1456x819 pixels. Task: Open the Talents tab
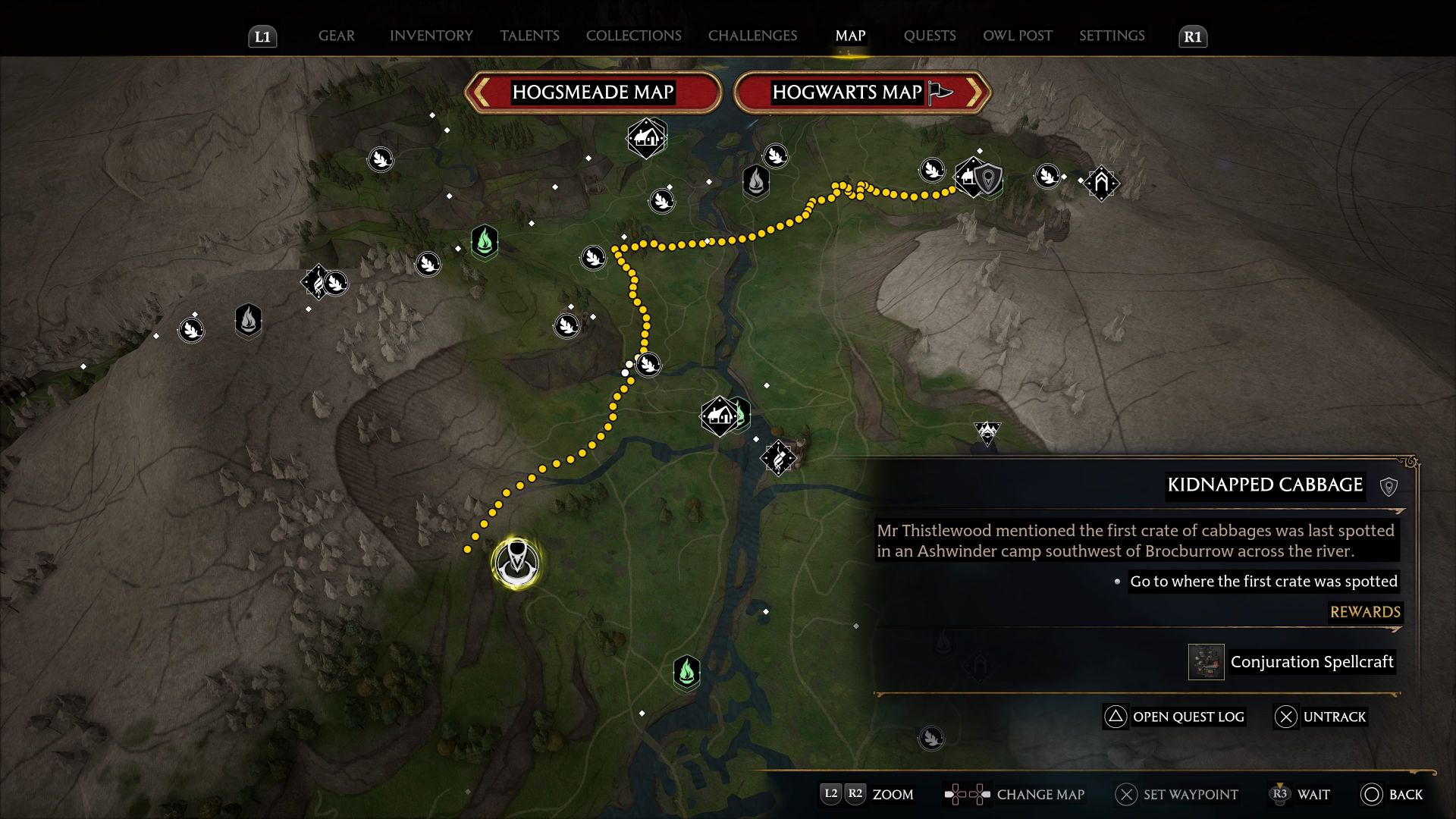(529, 36)
